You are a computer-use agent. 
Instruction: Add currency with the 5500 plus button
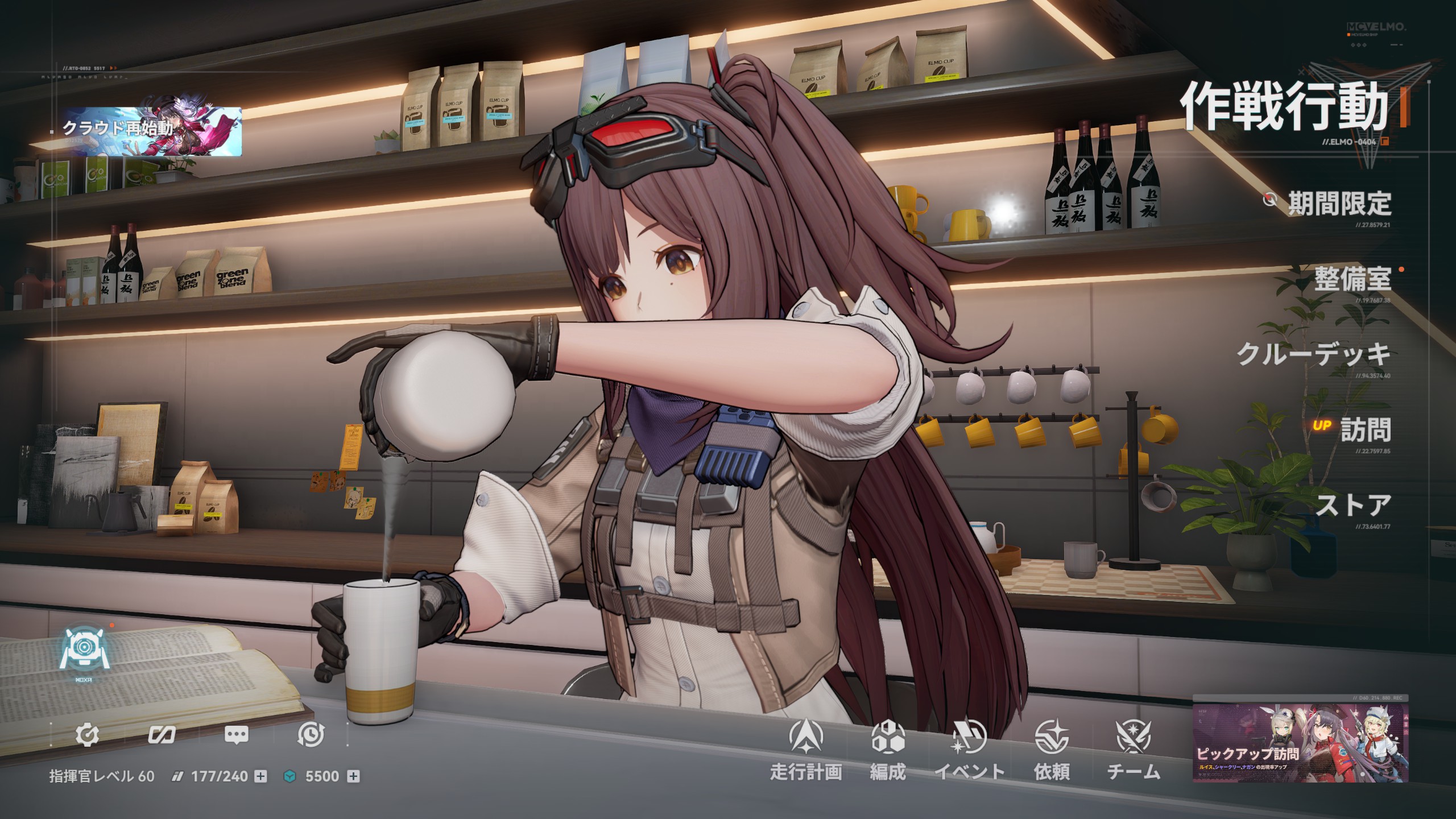point(353,776)
